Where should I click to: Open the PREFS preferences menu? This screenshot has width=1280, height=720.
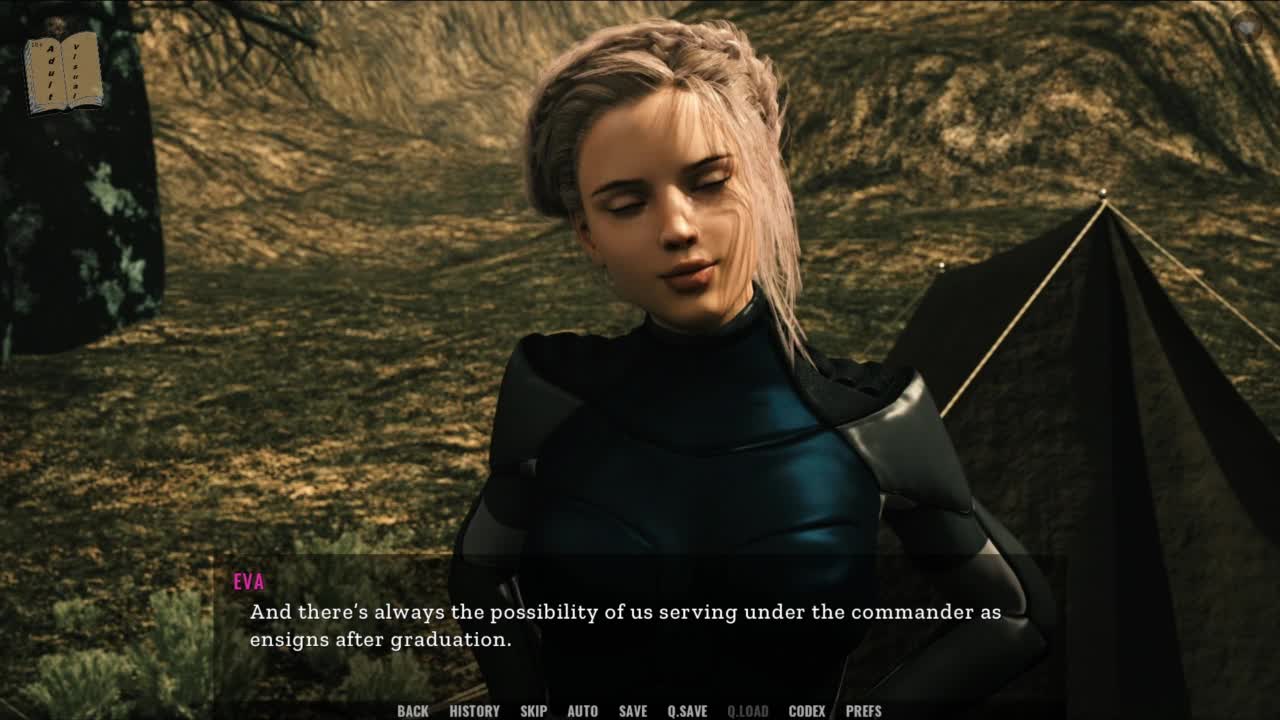tap(863, 711)
